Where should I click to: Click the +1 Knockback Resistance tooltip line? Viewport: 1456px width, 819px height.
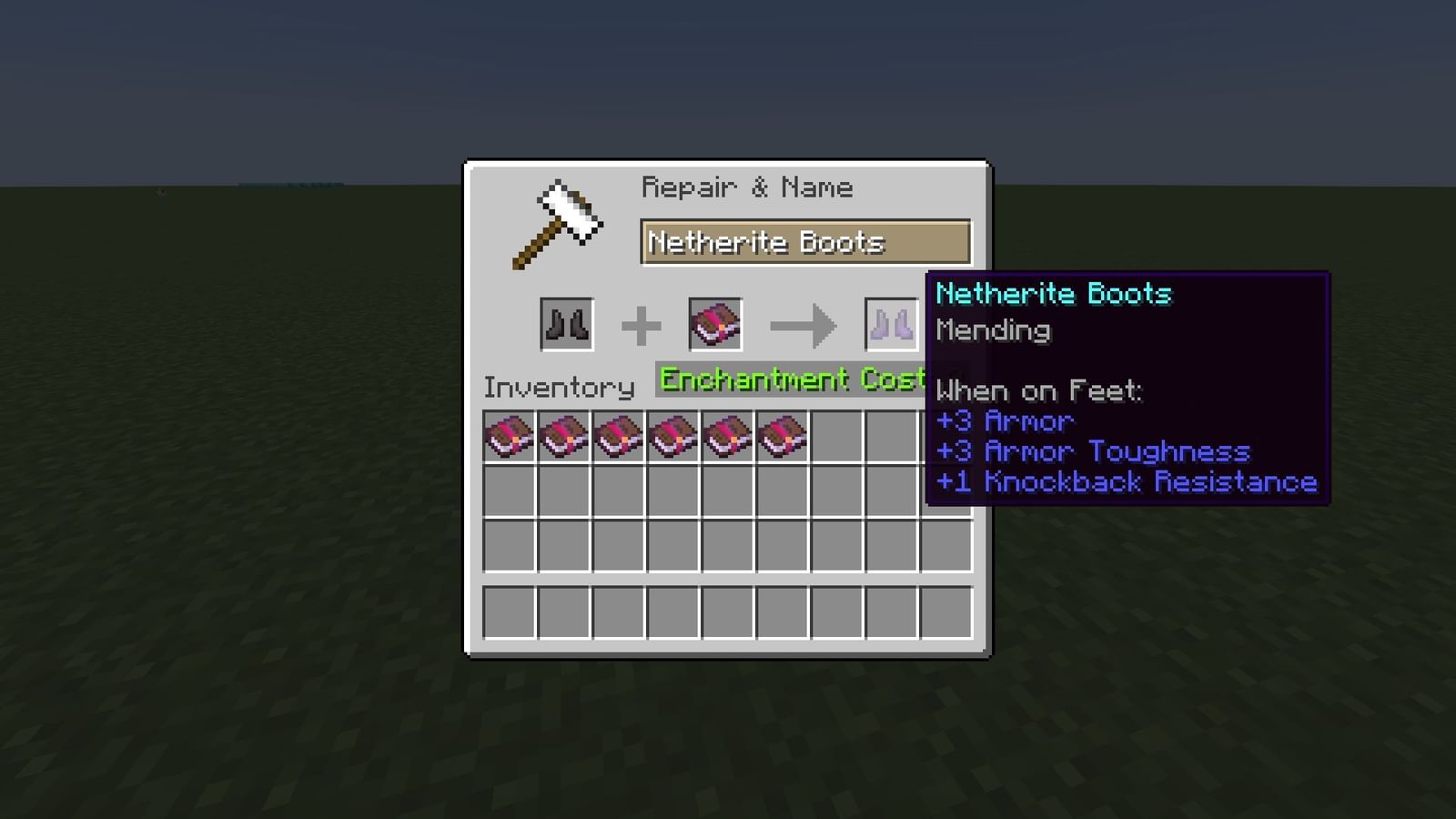[x=1126, y=481]
